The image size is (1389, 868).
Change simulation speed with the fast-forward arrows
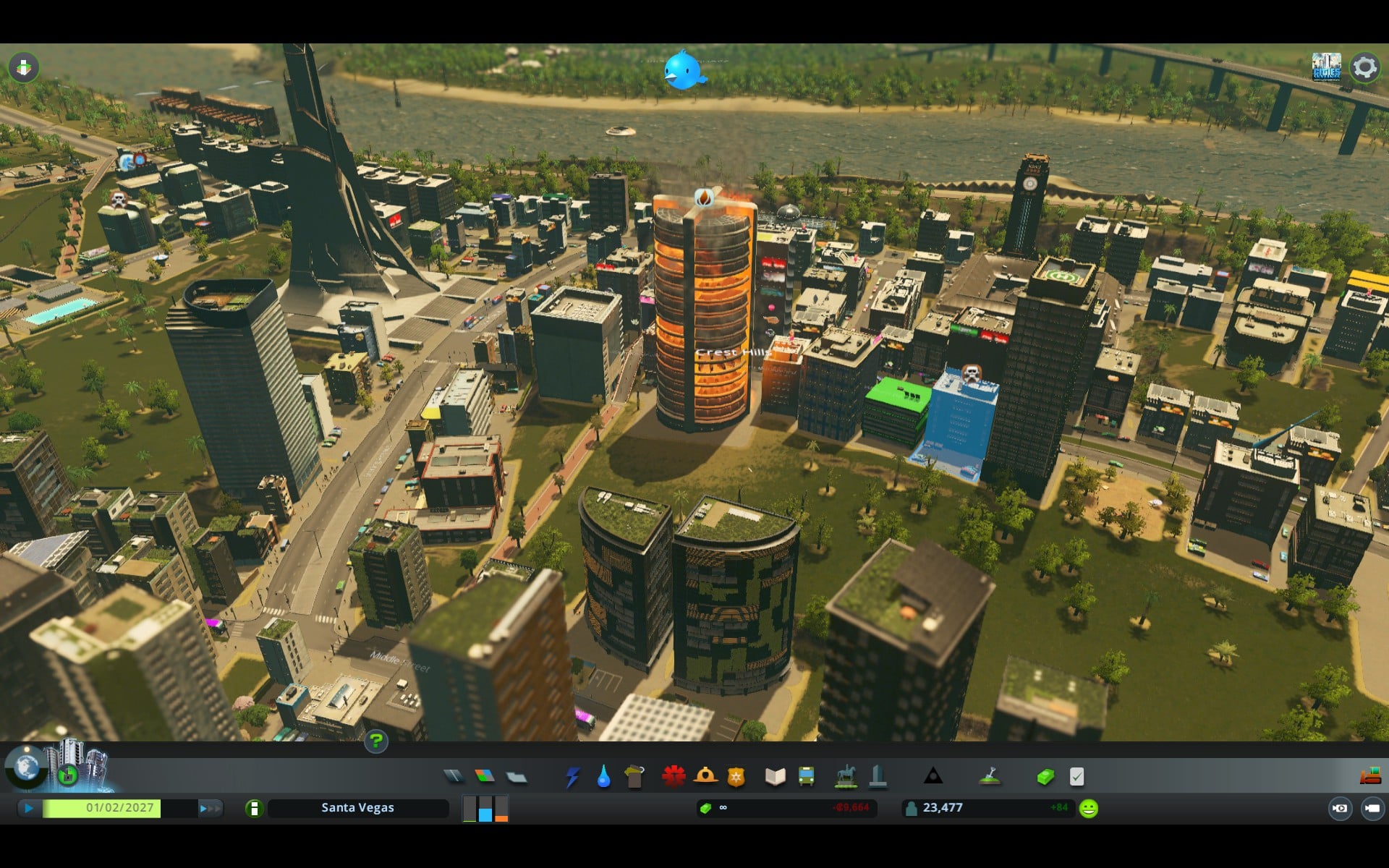pos(210,808)
